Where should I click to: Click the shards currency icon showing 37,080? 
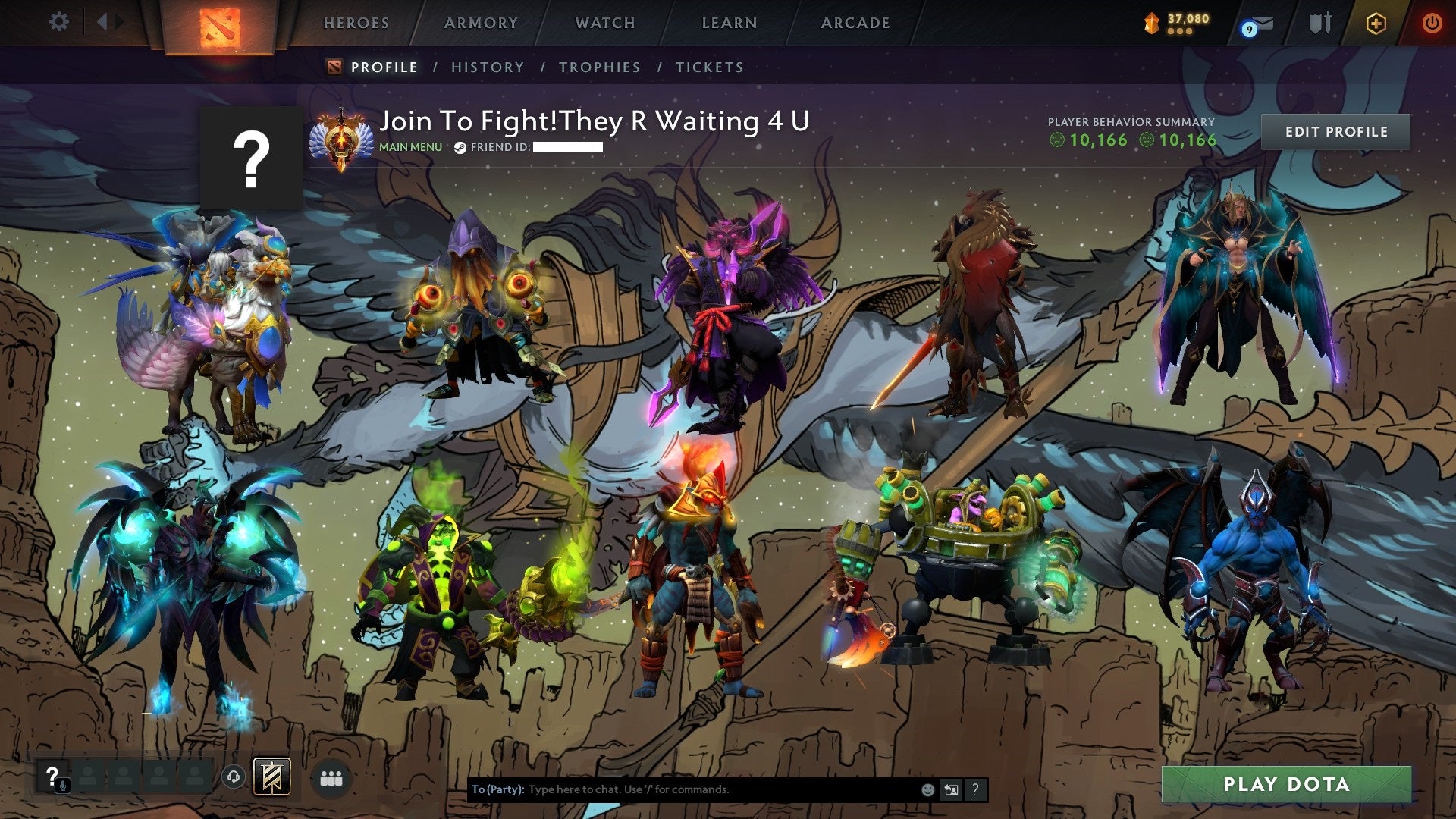1153,23
